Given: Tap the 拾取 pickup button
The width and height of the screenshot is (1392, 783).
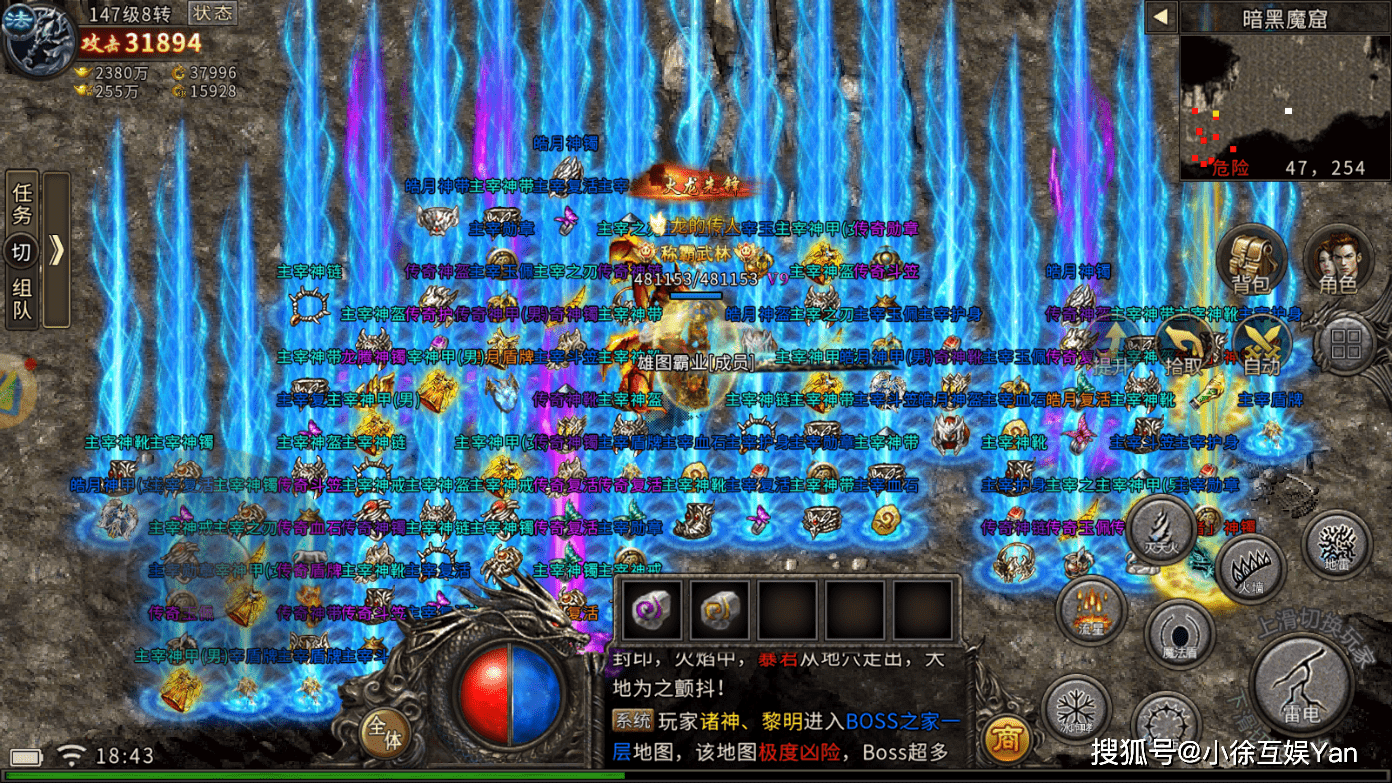Looking at the screenshot, I should (1183, 345).
